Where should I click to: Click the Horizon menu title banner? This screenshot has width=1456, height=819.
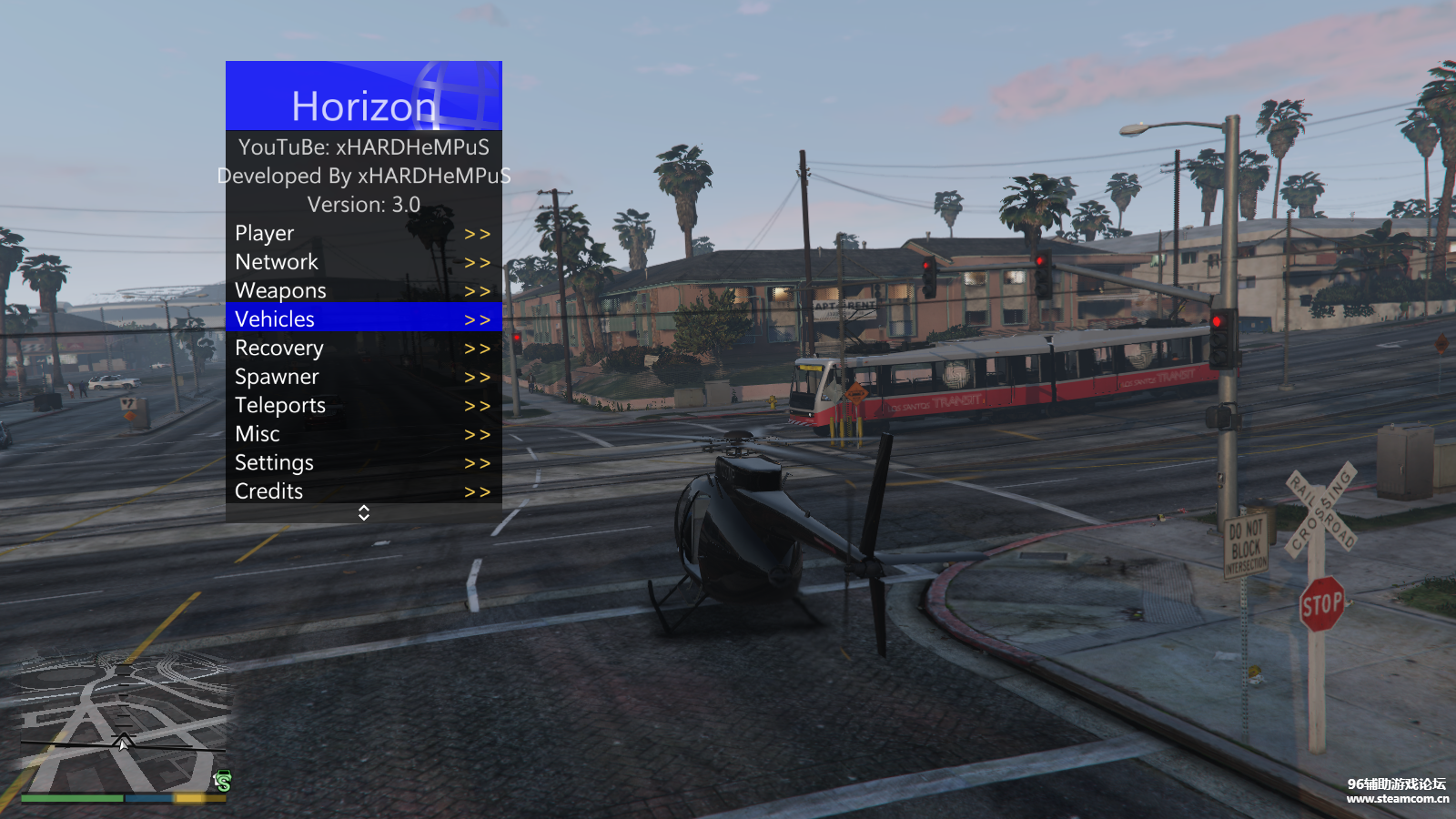[x=364, y=96]
